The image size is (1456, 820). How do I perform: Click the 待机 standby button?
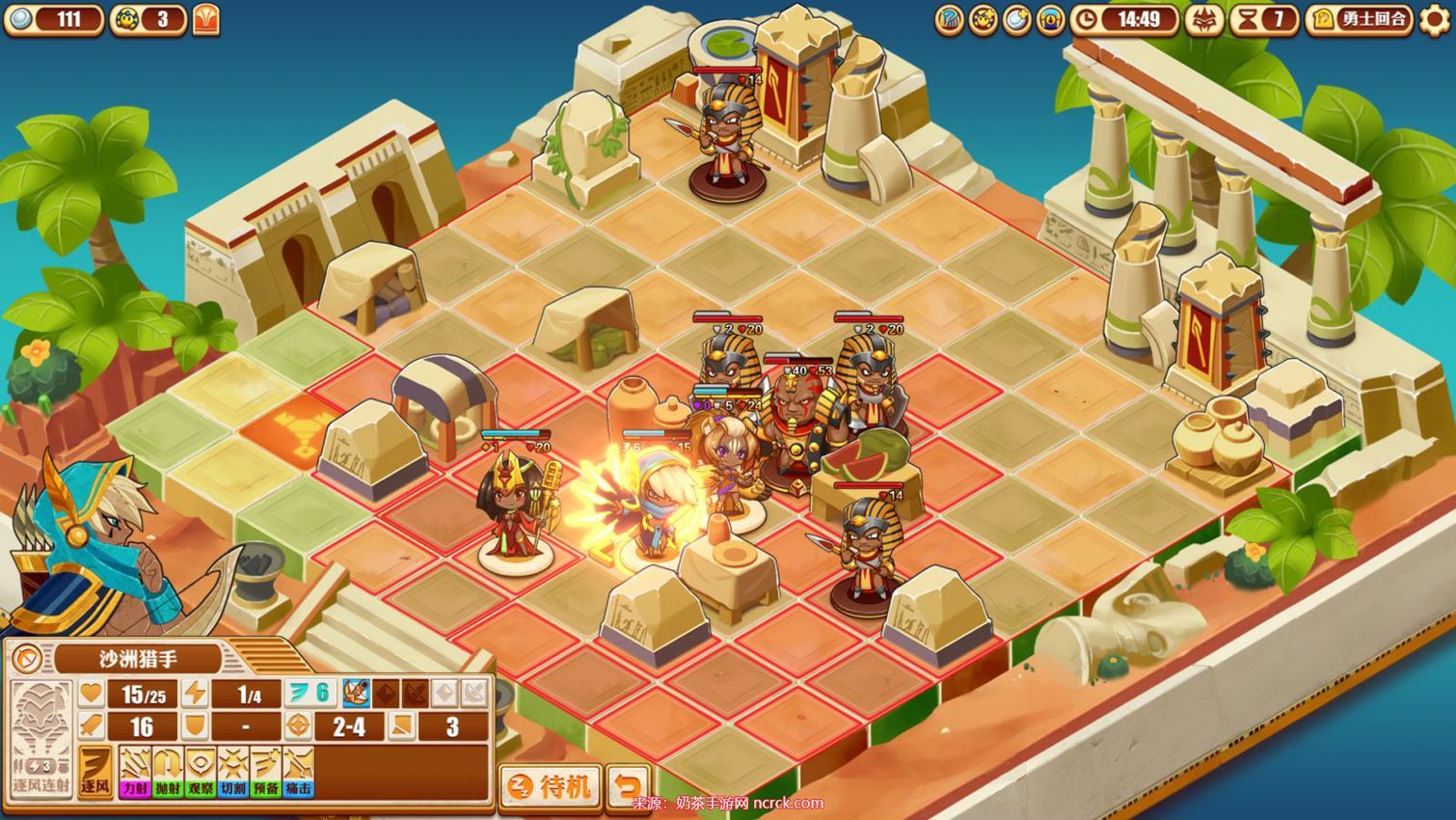[x=551, y=786]
